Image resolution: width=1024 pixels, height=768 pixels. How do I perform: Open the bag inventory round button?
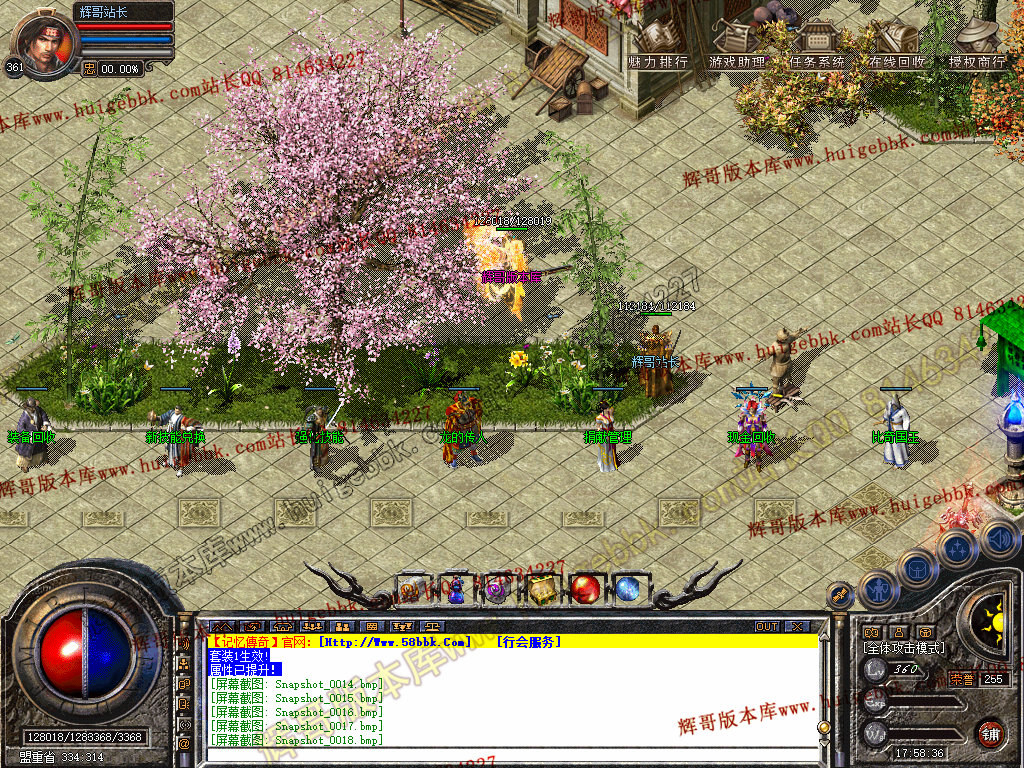917,569
